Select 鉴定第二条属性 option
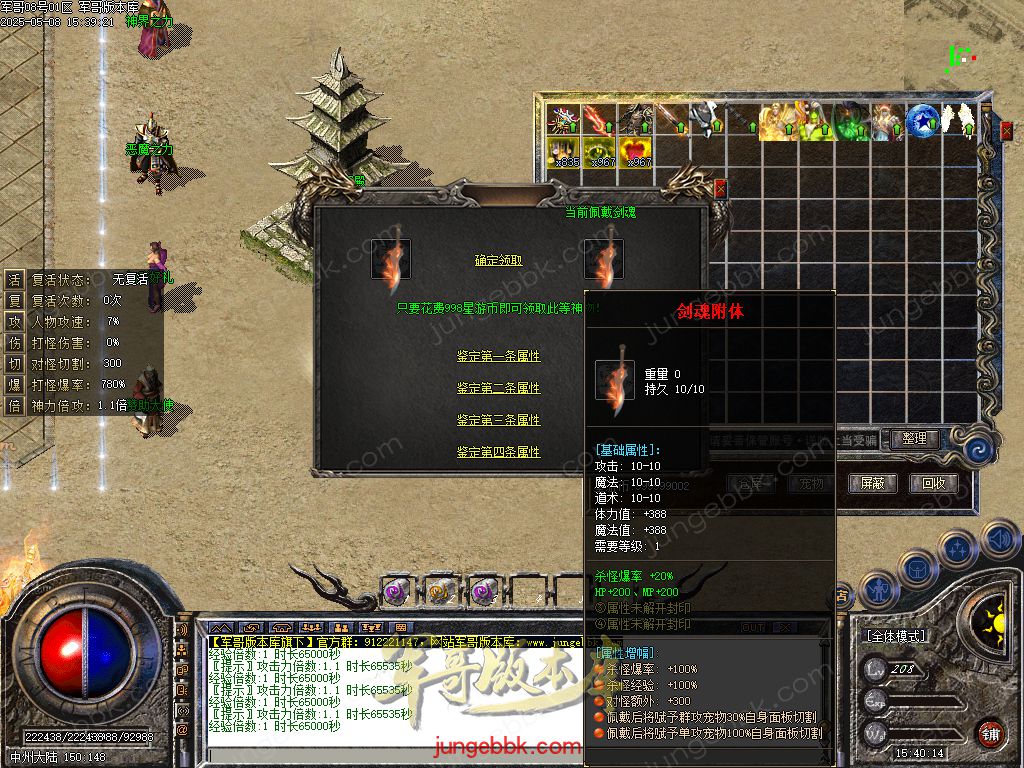This screenshot has height=768, width=1024. click(498, 388)
